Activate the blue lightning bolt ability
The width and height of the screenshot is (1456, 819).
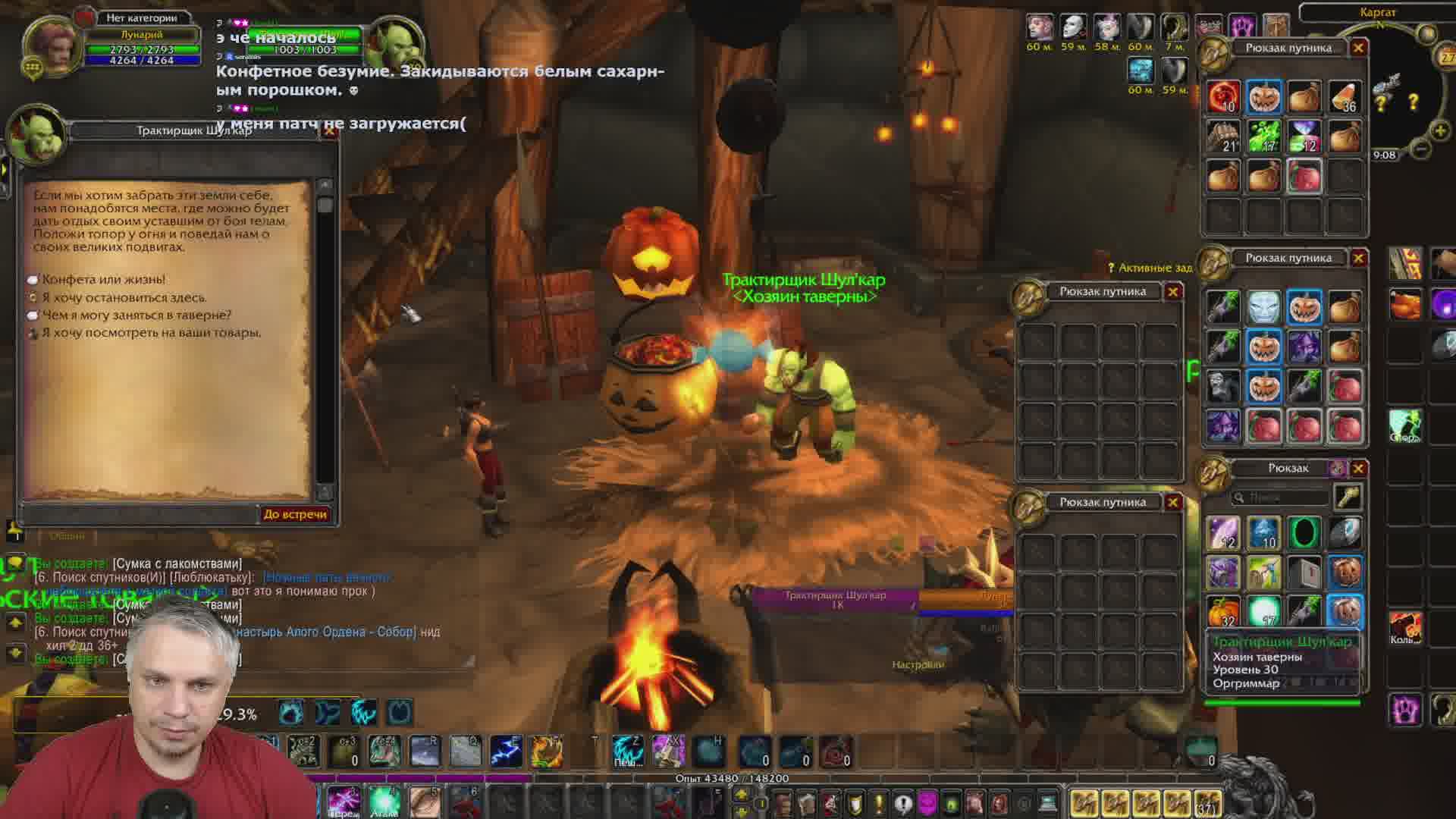click(x=505, y=751)
